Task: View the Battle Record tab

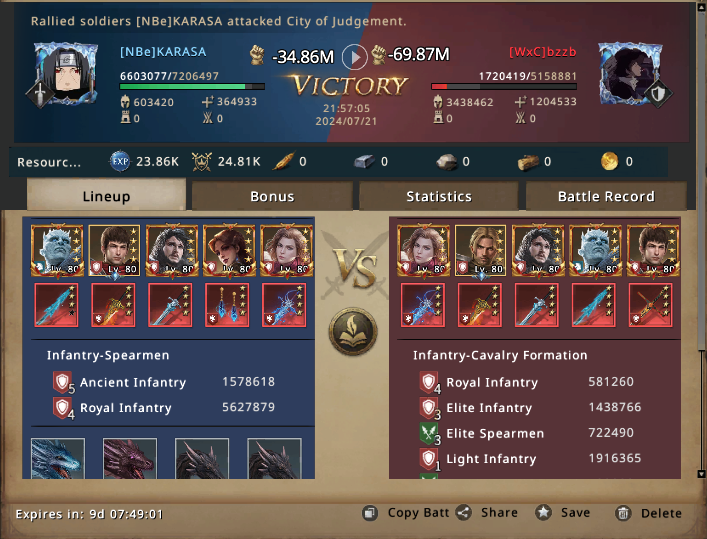Action: 605,196
